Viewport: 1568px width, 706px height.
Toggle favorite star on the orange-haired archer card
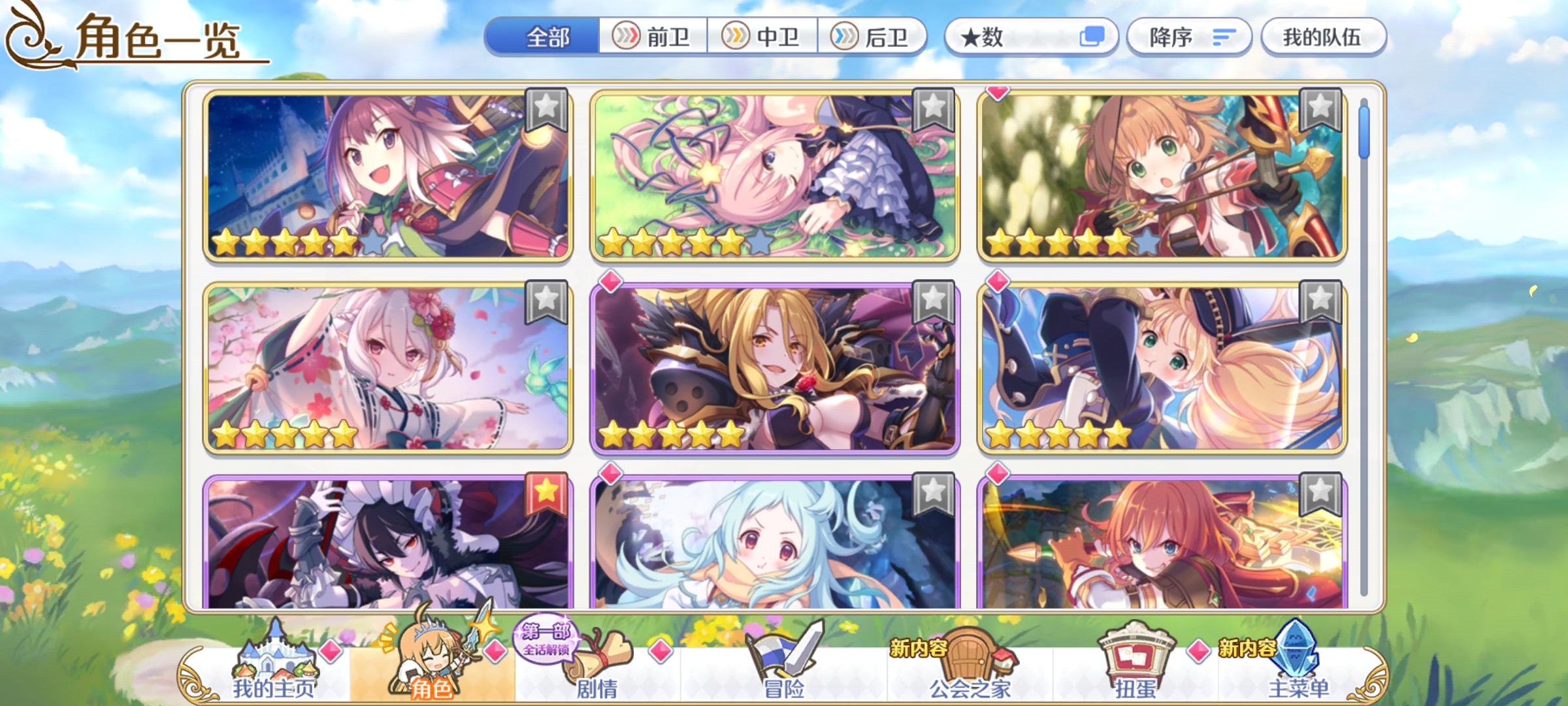point(1322,111)
